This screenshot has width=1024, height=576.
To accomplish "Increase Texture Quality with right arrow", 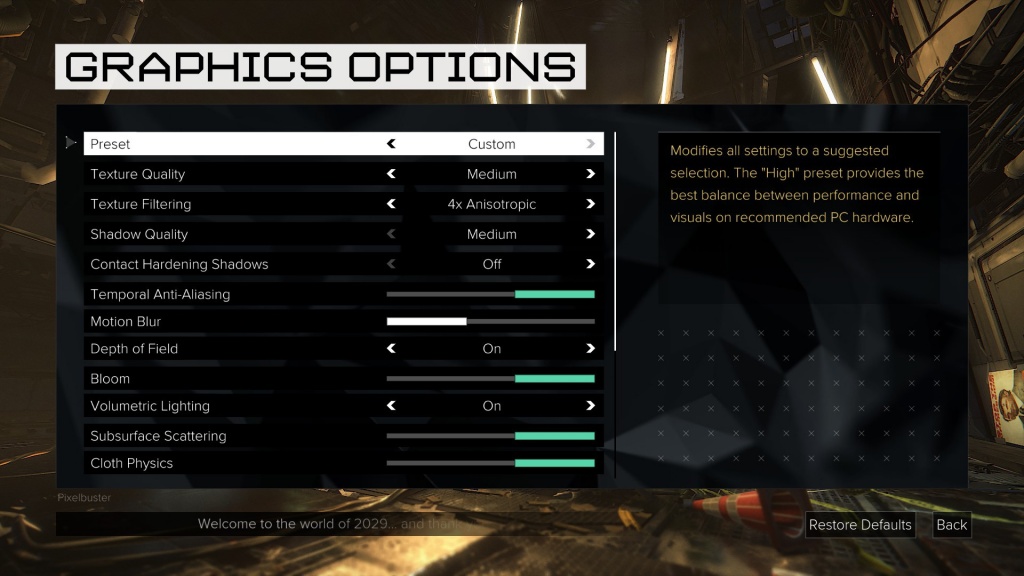I will 591,174.
